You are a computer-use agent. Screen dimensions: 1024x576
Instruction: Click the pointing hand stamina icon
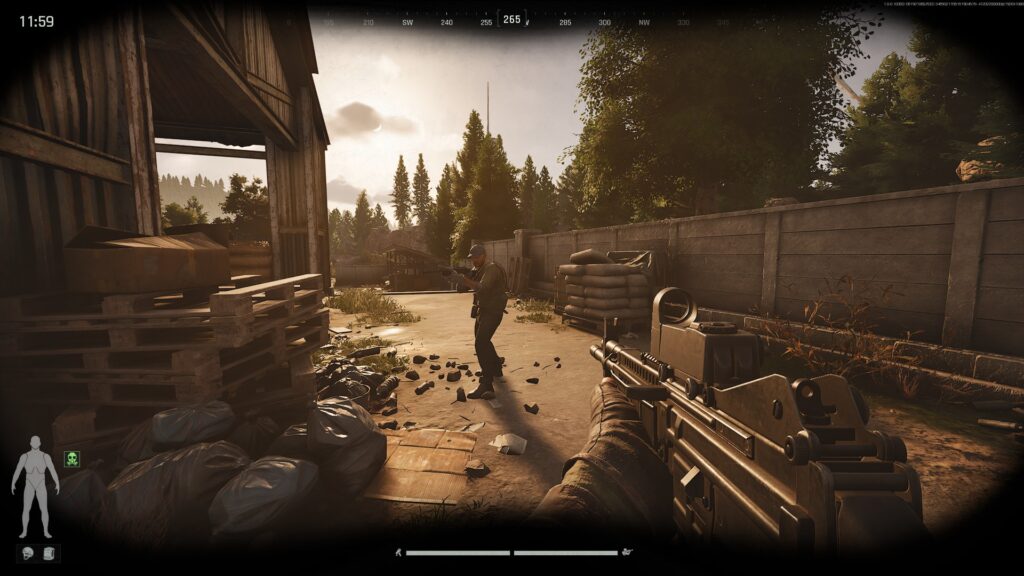(627, 552)
